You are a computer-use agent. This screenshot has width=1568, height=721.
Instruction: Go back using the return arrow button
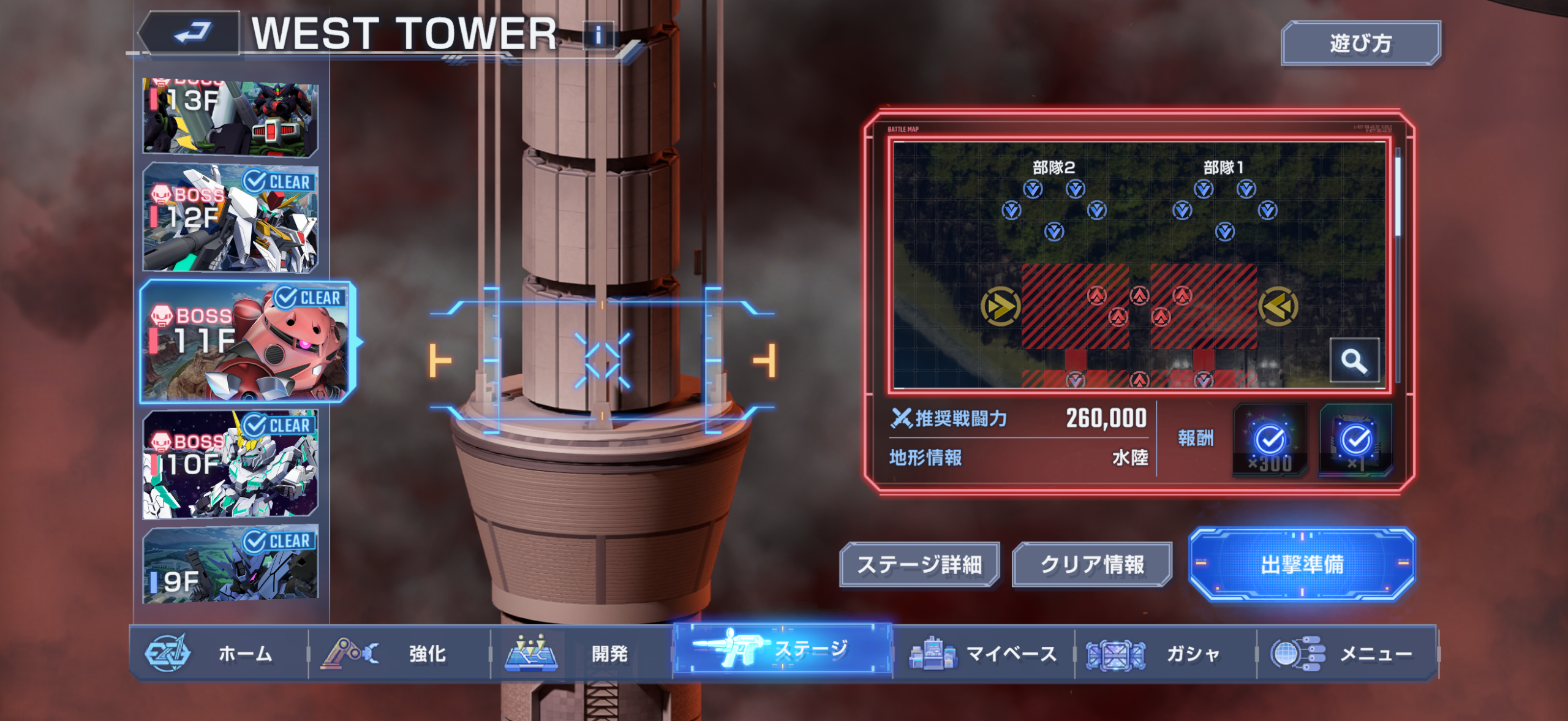[192, 34]
